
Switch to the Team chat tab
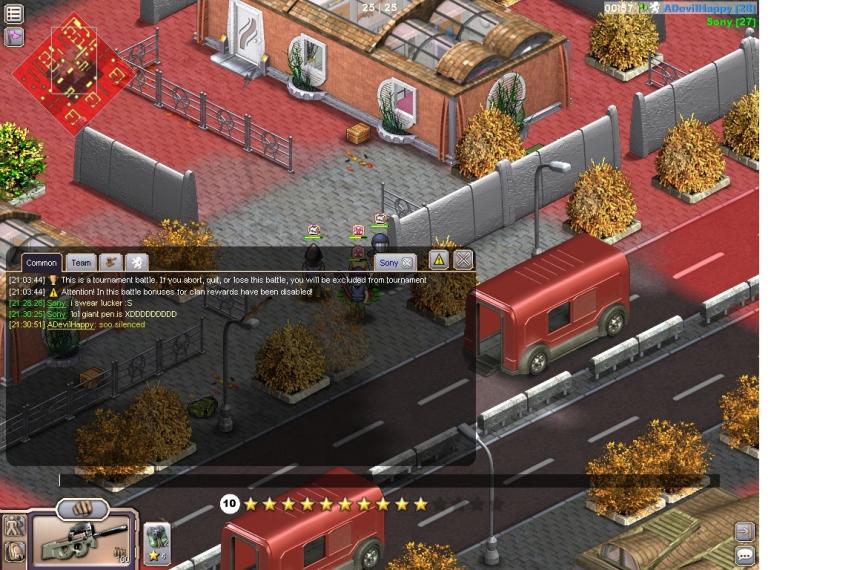point(81,263)
